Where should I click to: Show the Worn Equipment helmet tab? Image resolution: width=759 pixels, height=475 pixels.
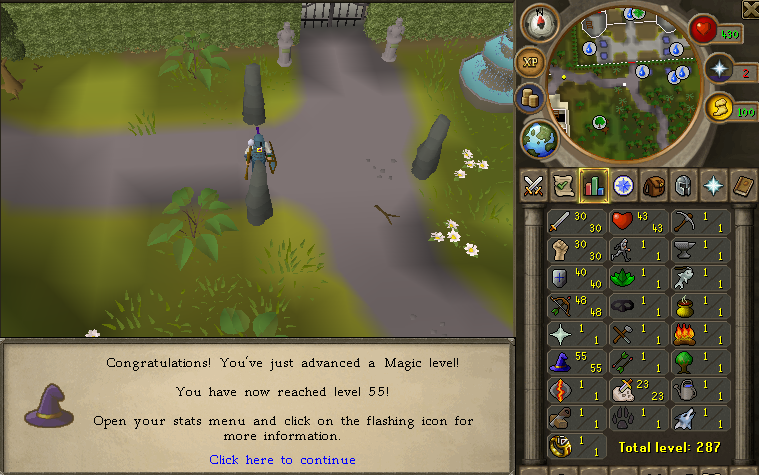[684, 186]
